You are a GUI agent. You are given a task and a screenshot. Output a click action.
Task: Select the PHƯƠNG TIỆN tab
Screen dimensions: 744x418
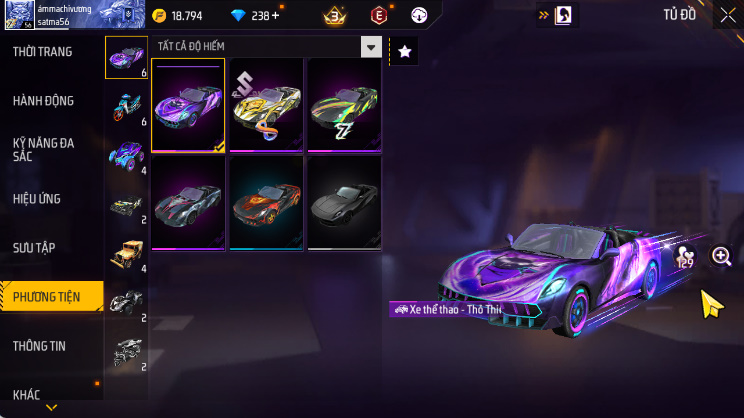tap(45, 296)
